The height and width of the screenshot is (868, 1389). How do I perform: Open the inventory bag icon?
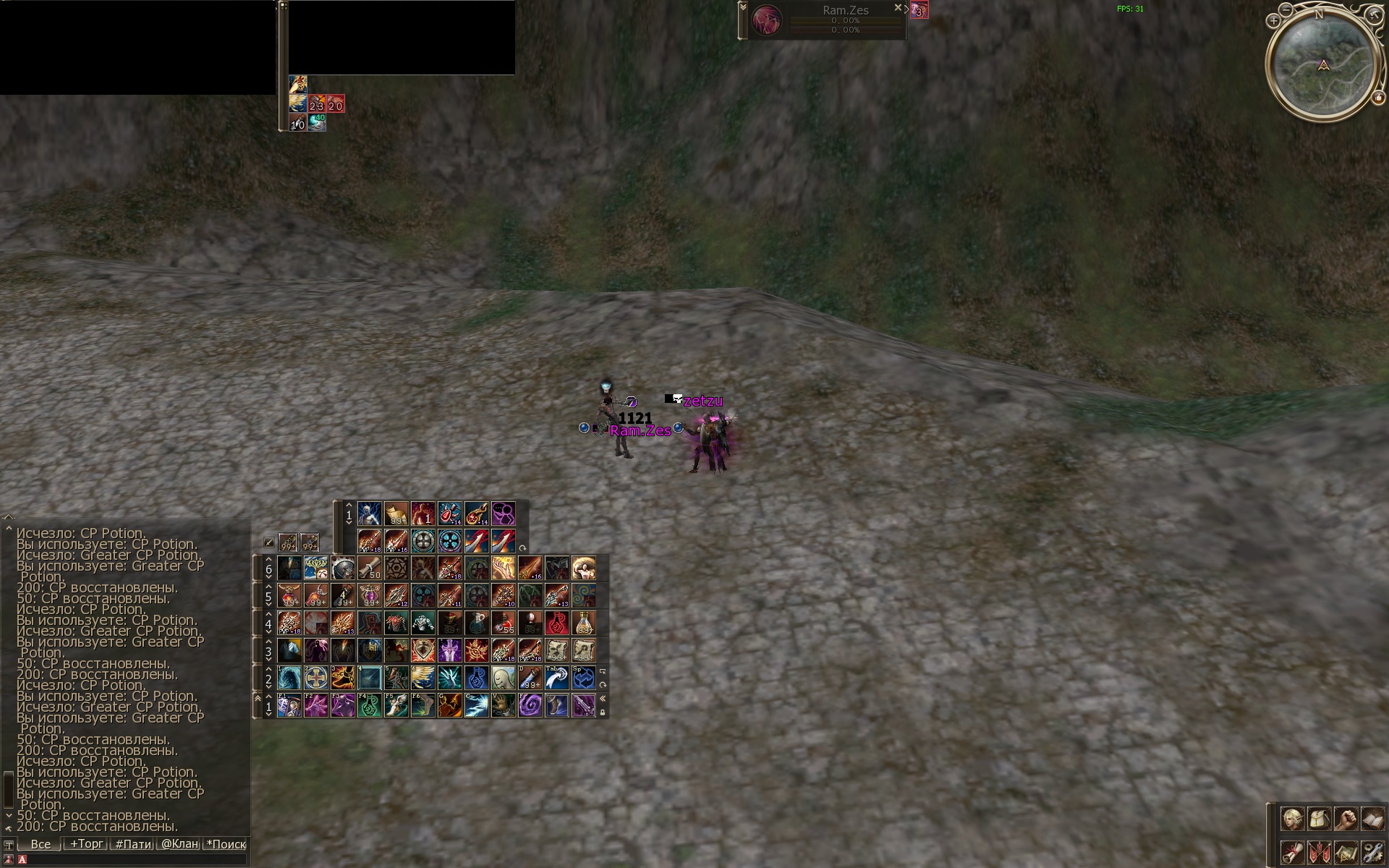point(1319,820)
